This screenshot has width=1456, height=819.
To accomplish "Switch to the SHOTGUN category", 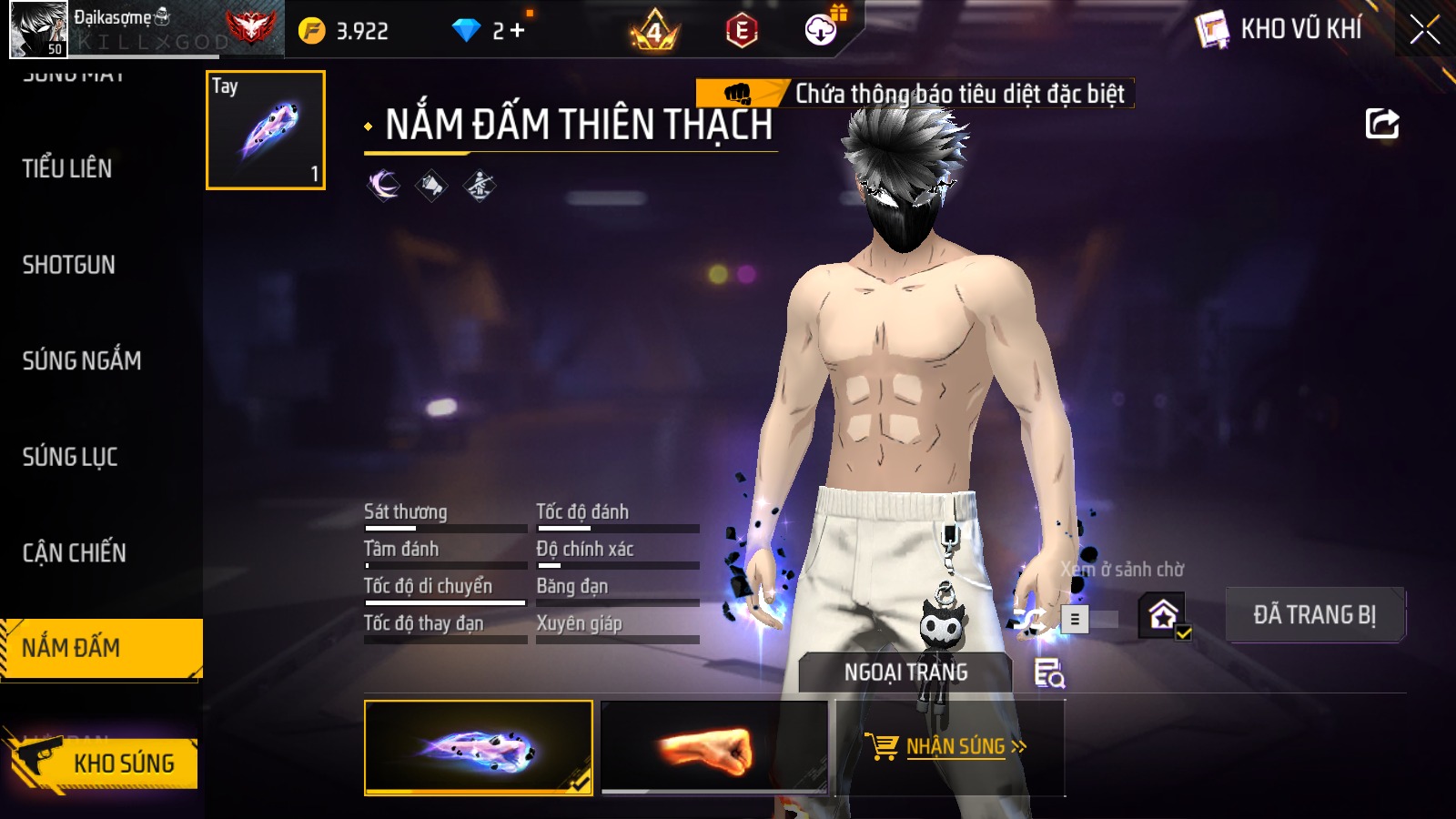I will pos(69,265).
